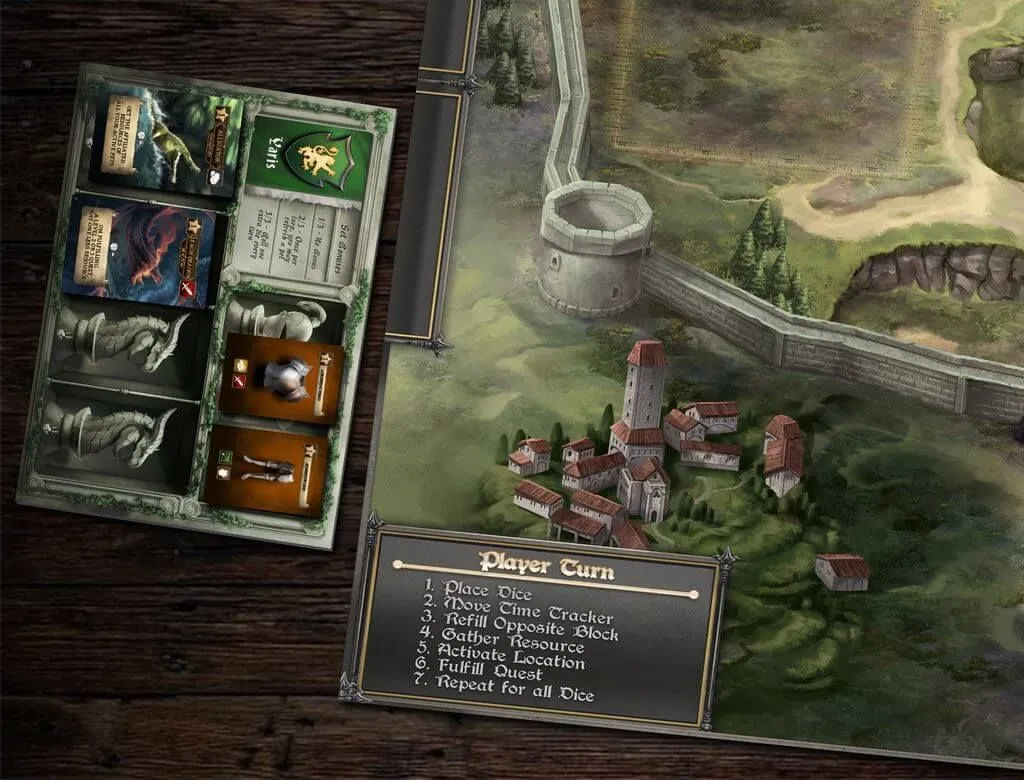Pick the steel chest armor card
This screenshot has height=780, width=1024.
pyautogui.click(x=280, y=378)
